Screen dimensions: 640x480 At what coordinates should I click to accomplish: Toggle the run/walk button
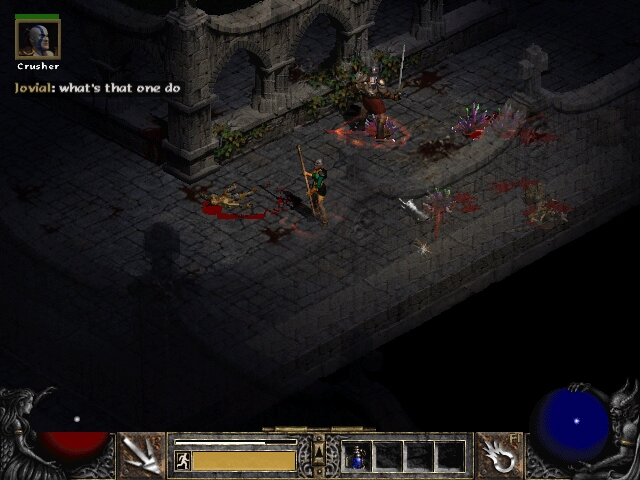coord(183,461)
